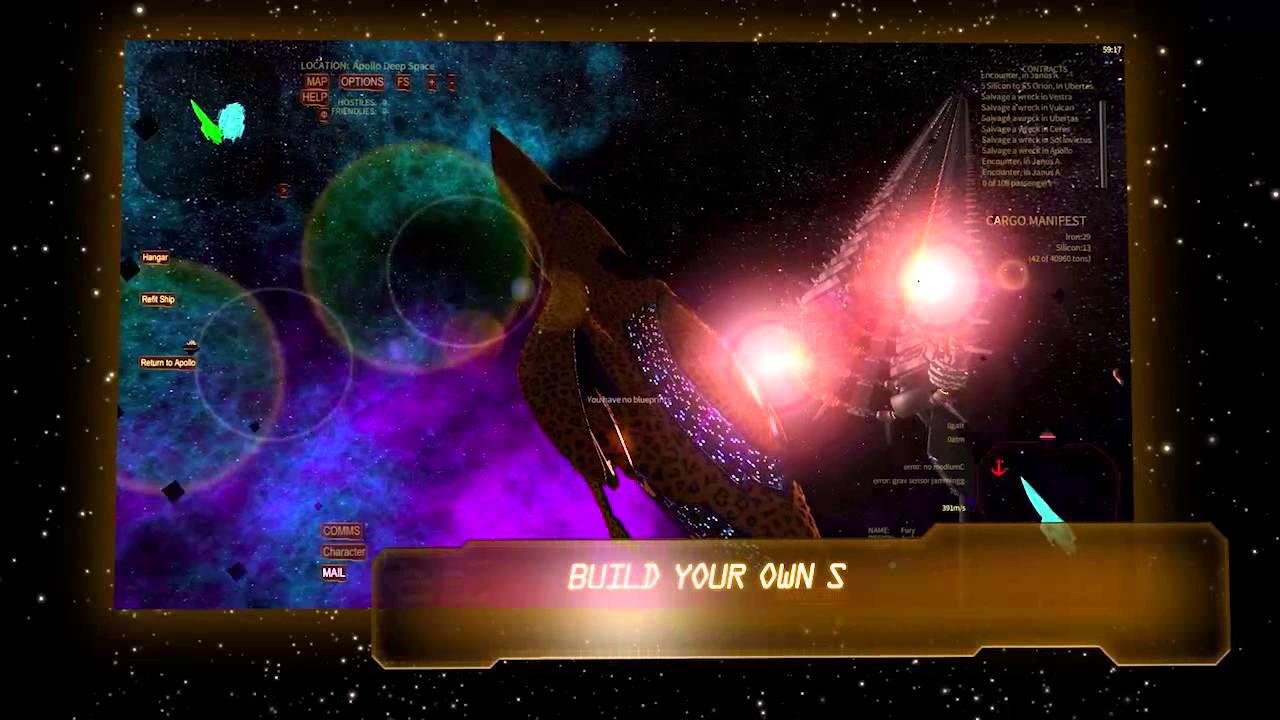
Task: Toggle fullscreen with the FS button
Action: click(x=402, y=81)
